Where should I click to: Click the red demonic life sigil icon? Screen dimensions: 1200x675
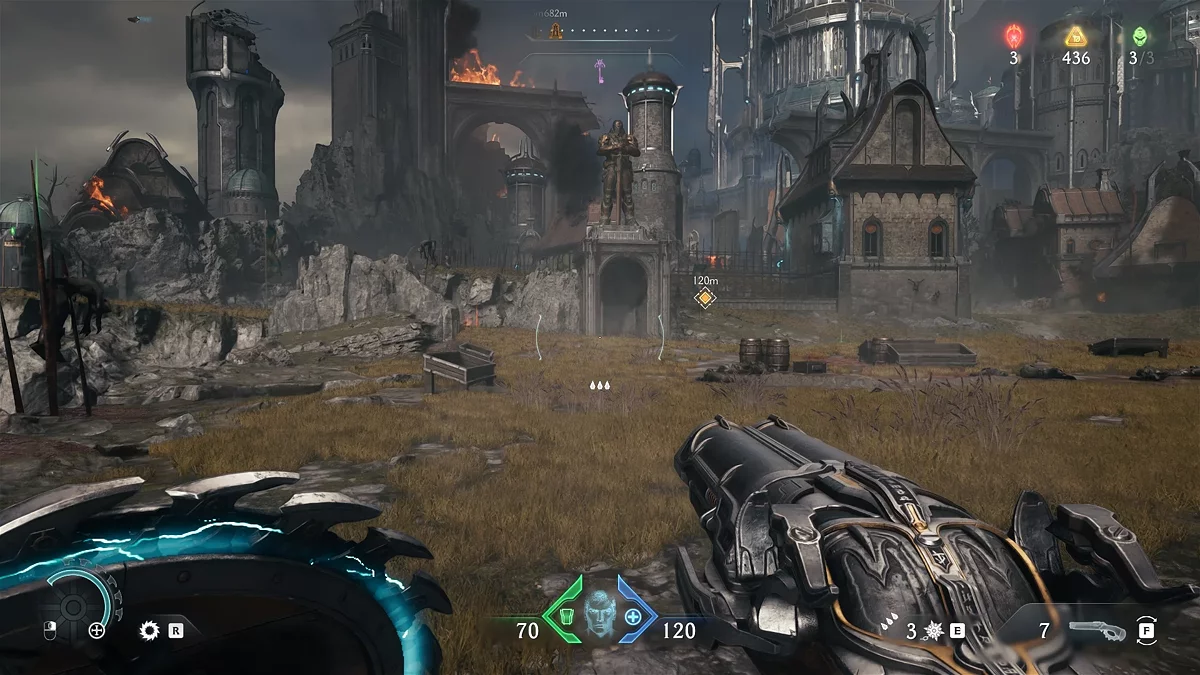pyautogui.click(x=1013, y=36)
